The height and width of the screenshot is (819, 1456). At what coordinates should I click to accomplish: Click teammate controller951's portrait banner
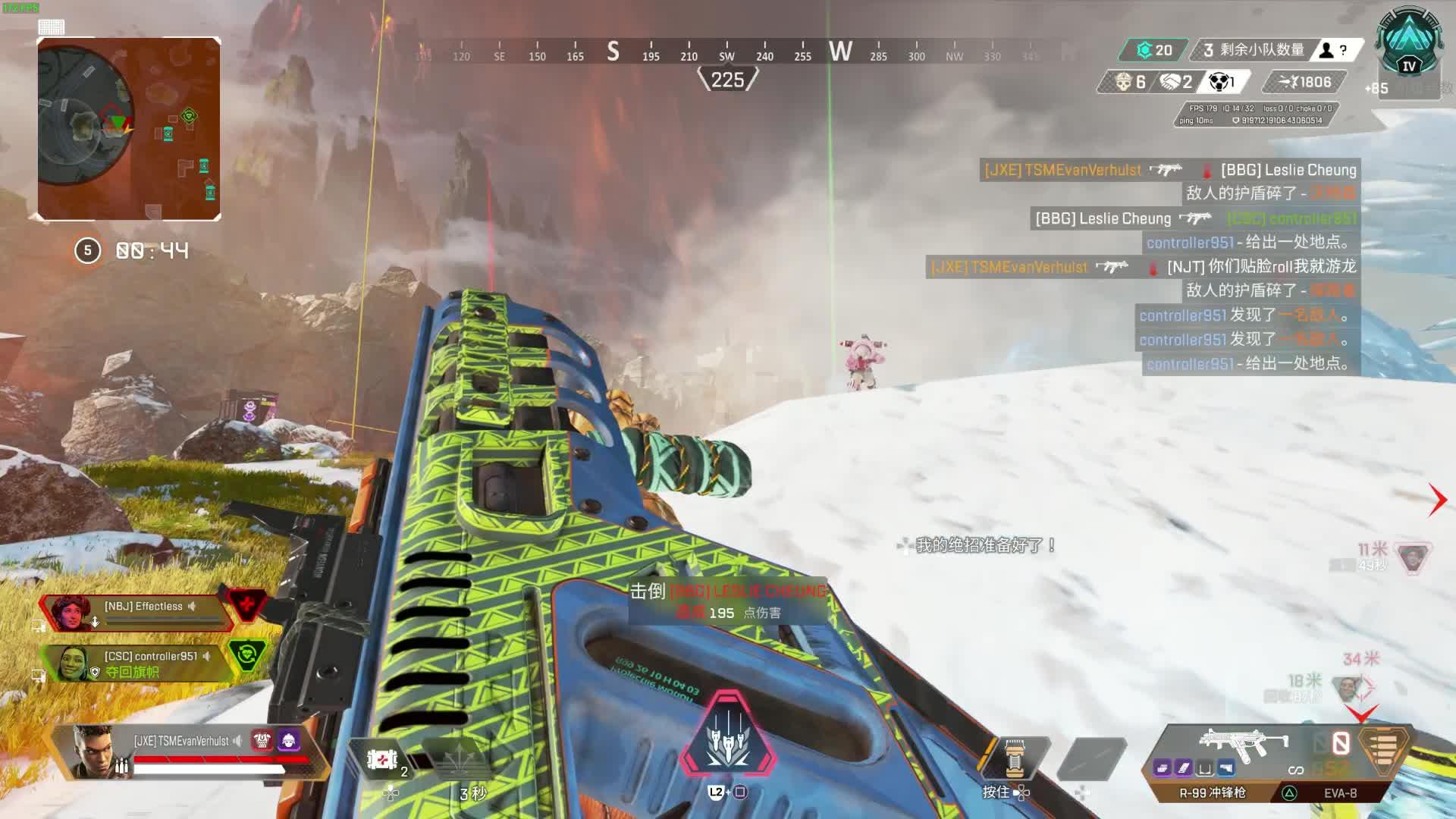tap(73, 663)
